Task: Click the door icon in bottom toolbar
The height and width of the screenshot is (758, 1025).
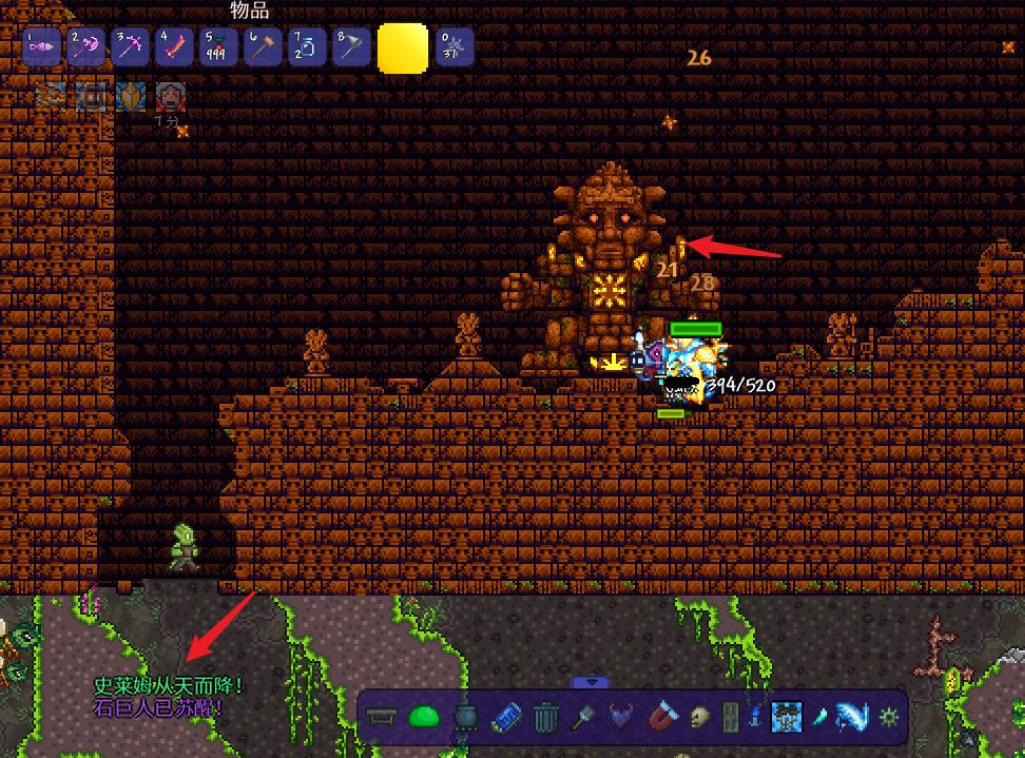Action: (x=731, y=717)
